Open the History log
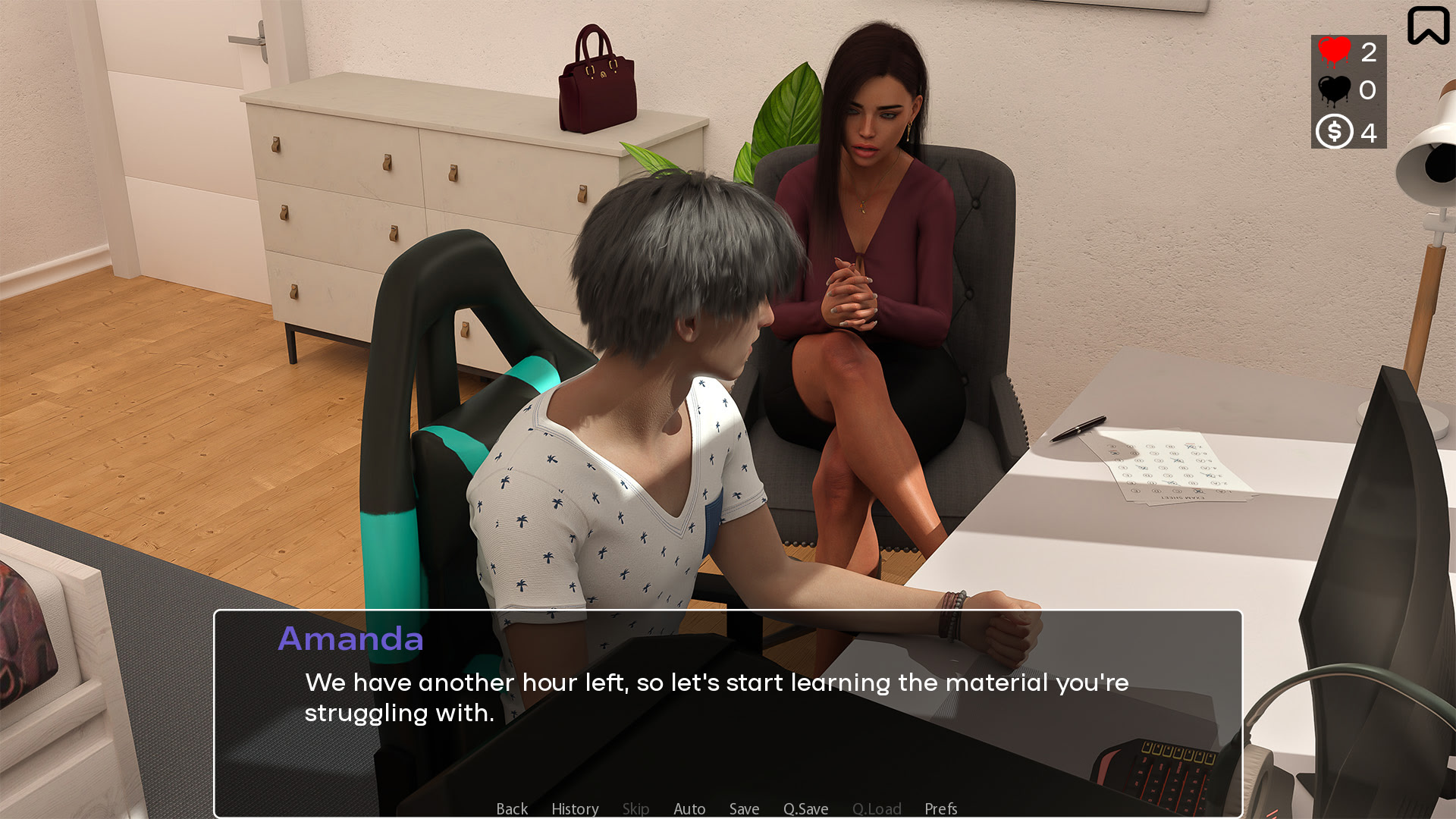Screen dimensions: 1456x819 click(575, 808)
